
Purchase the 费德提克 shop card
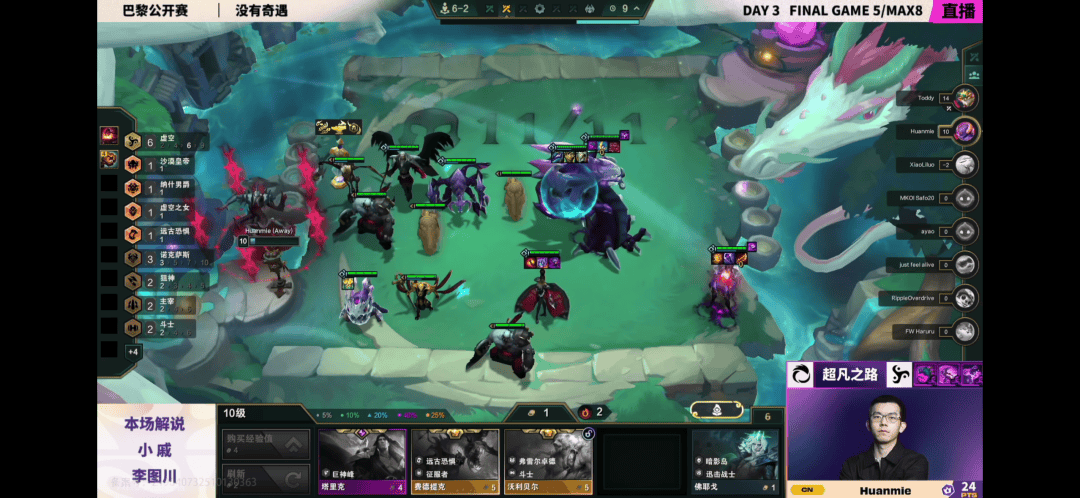[455, 459]
